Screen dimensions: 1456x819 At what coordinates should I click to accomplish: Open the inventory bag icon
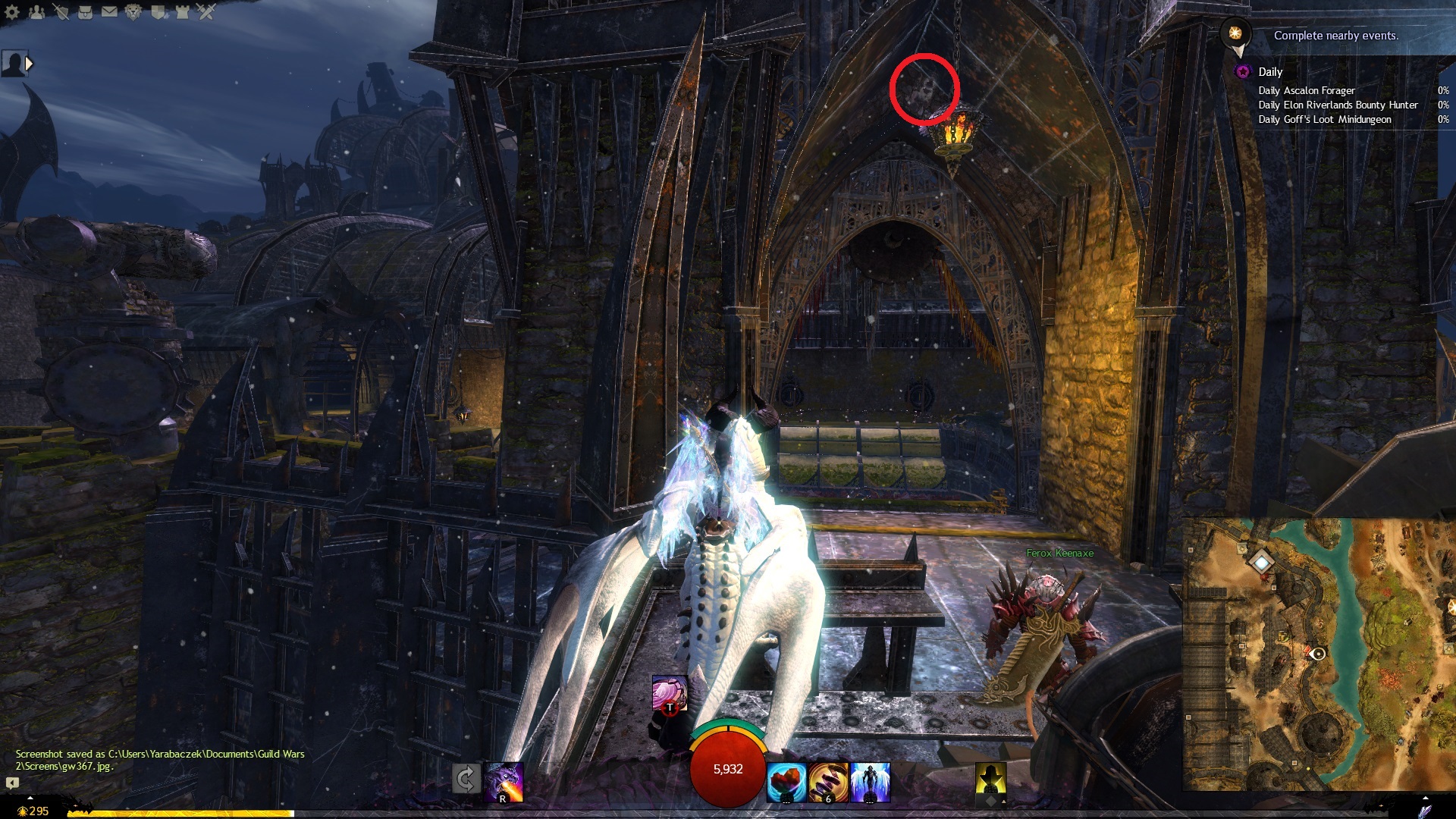85,12
